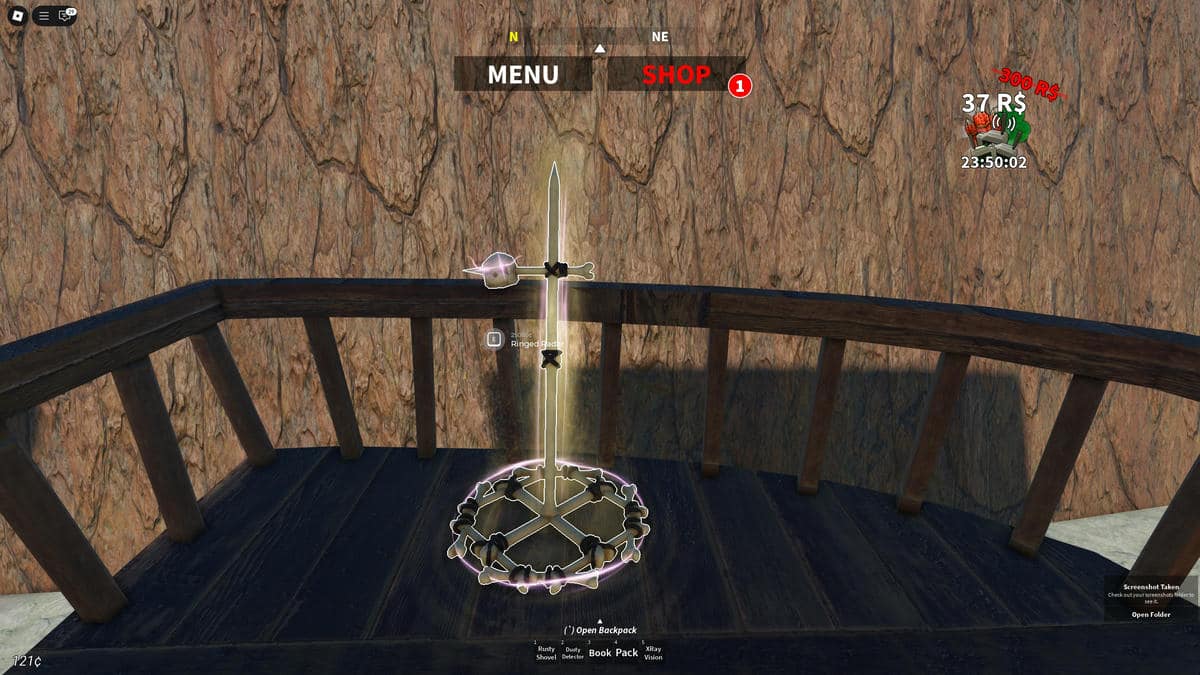Select the Book hotbar slot
This screenshot has height=675, width=1200.
pyautogui.click(x=600, y=652)
